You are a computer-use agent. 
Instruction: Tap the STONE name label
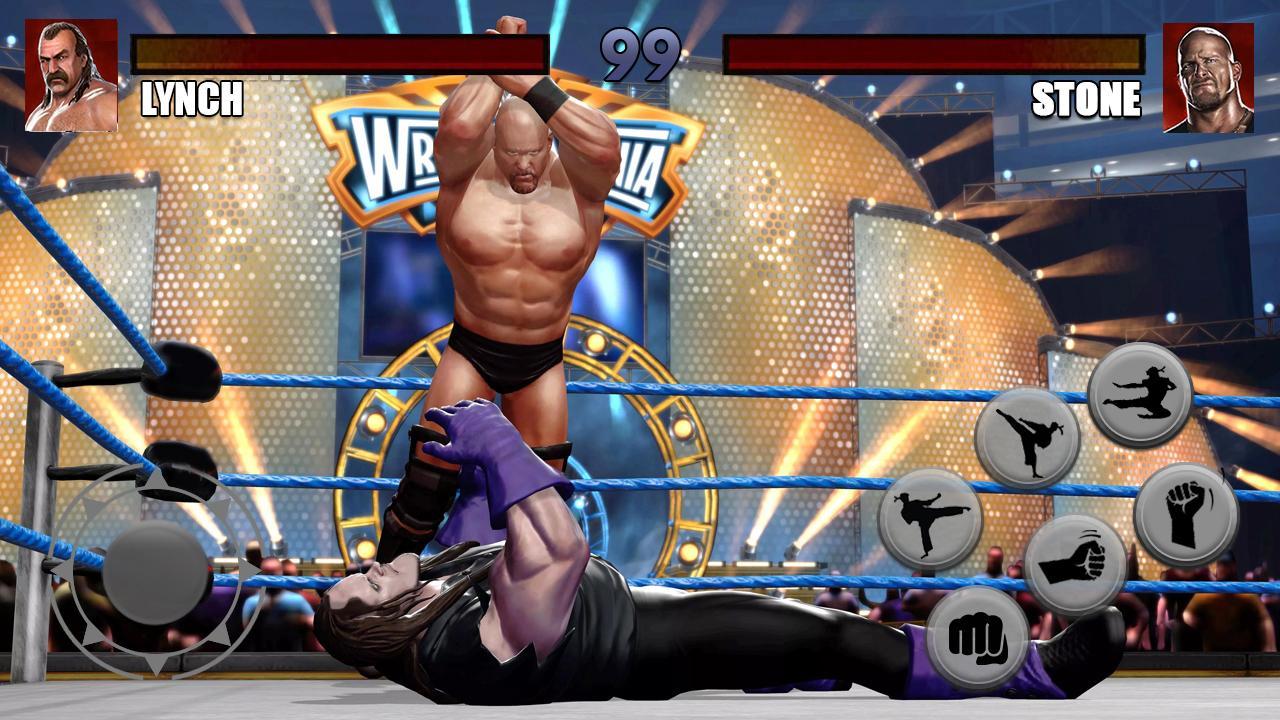click(x=1089, y=100)
